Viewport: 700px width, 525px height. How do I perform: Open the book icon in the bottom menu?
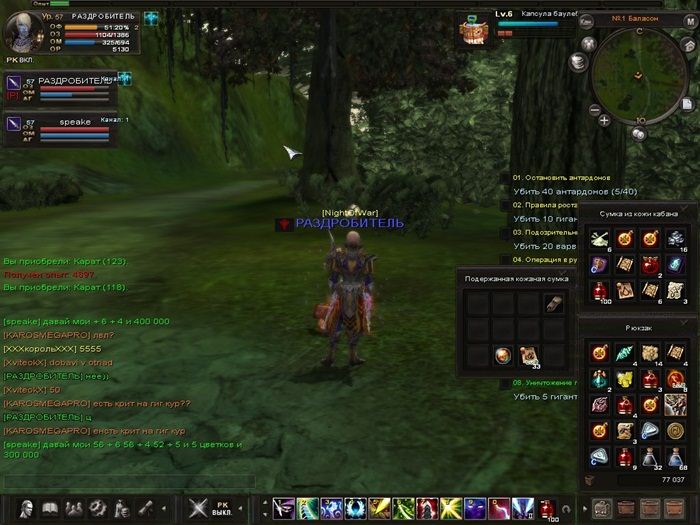tap(51, 508)
